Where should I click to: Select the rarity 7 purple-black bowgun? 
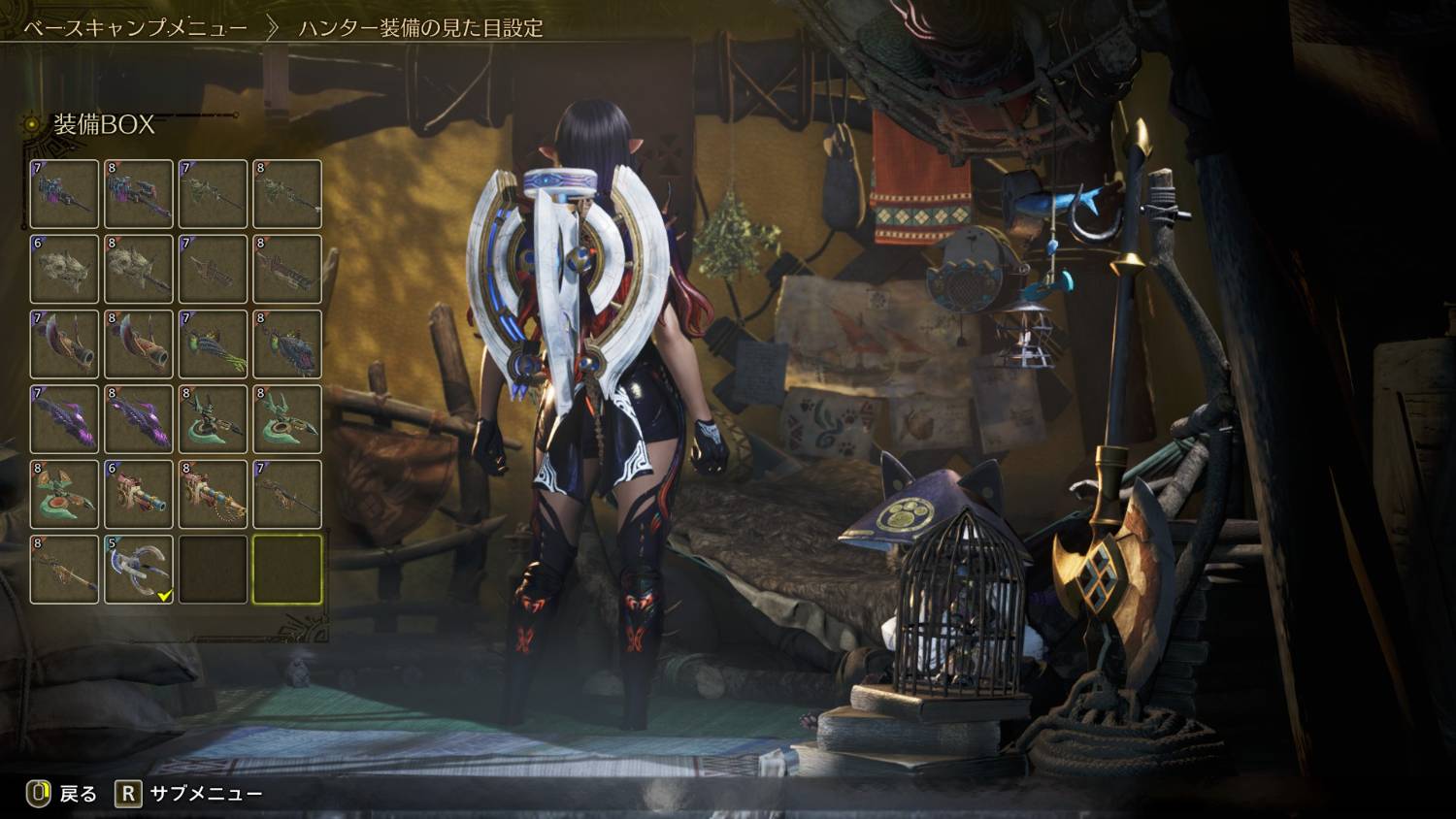64,194
